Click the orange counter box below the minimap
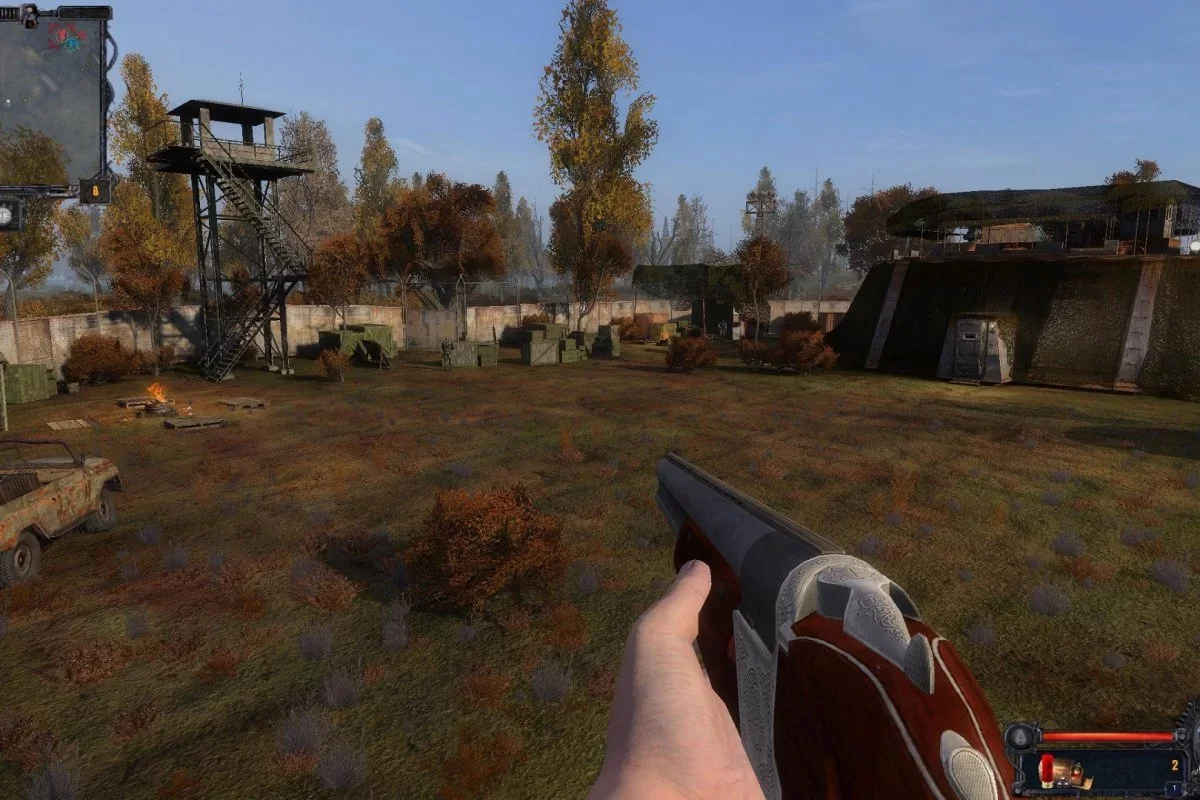This screenshot has height=800, width=1200. tap(95, 191)
